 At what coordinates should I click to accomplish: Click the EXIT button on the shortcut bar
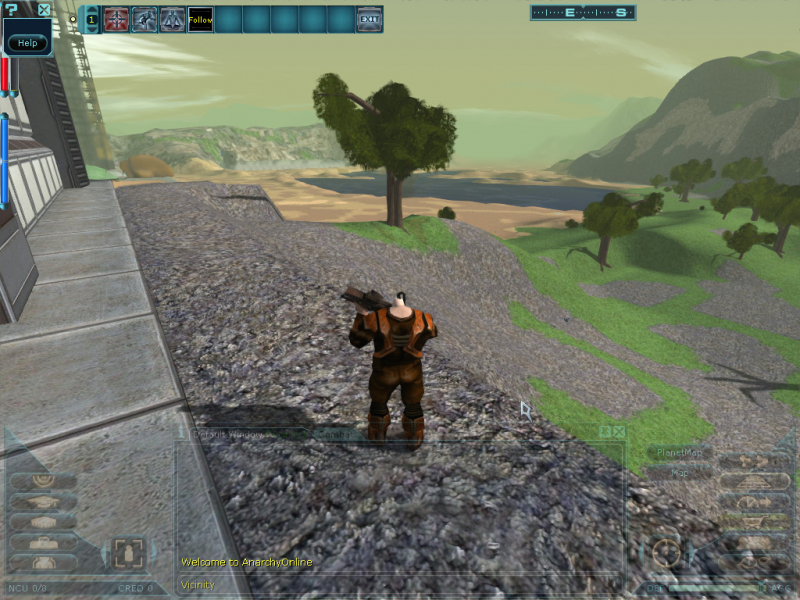[369, 19]
